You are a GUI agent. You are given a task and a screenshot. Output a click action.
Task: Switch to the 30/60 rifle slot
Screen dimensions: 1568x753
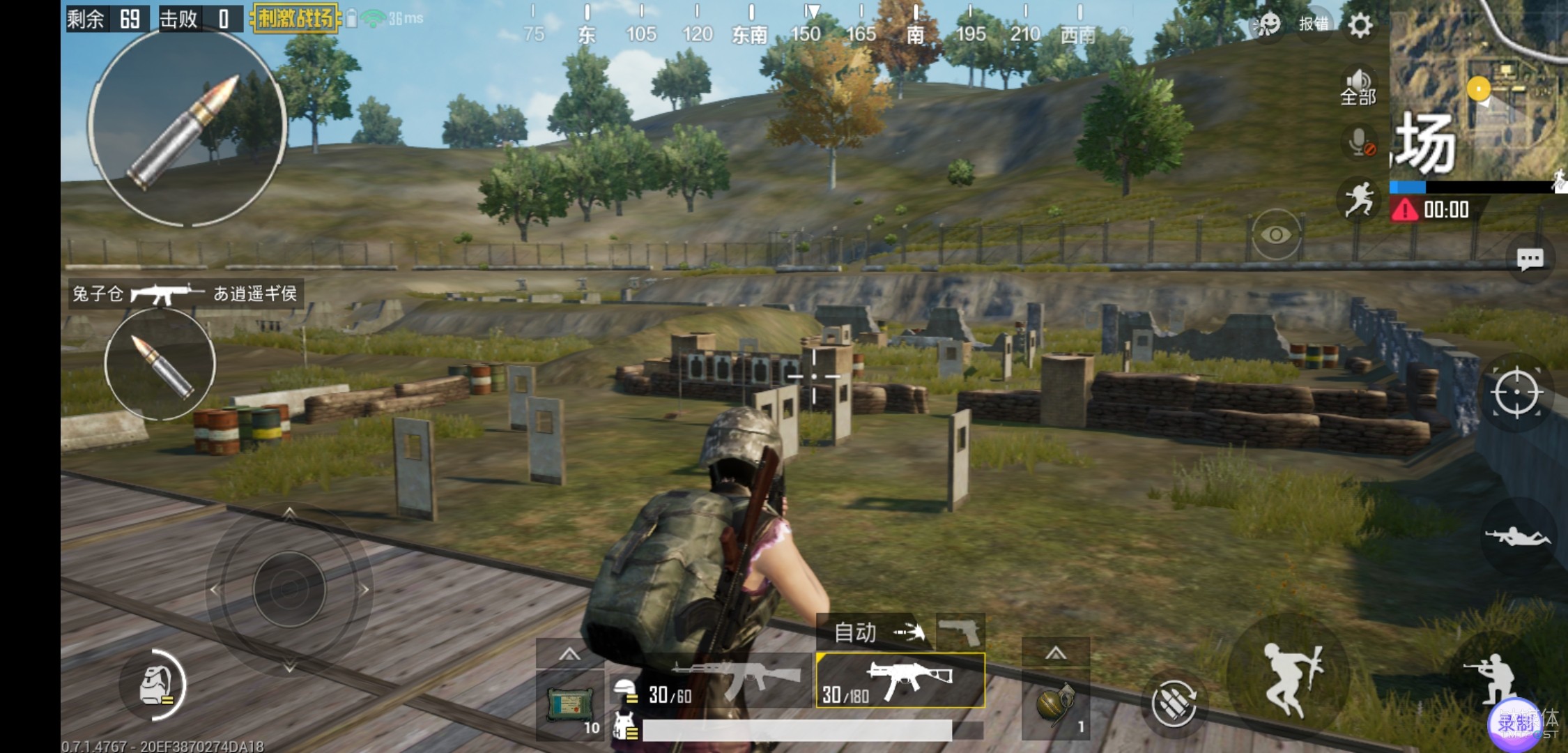(711, 681)
